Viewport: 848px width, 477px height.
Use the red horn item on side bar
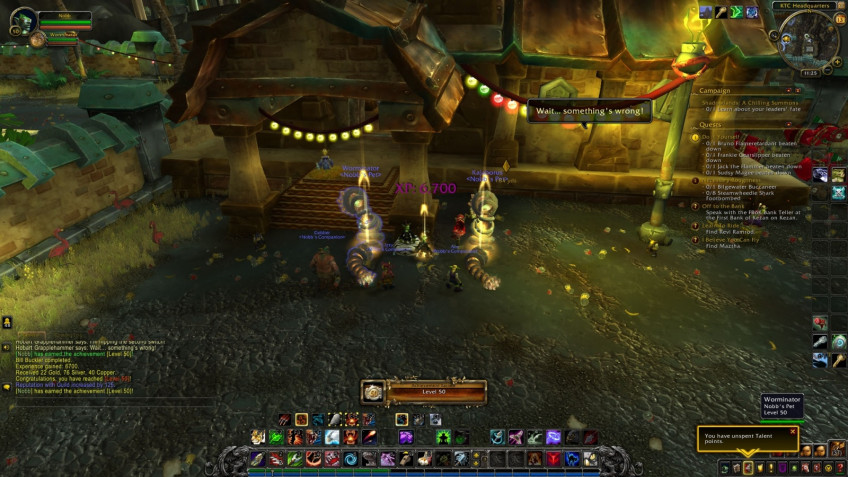click(820, 323)
